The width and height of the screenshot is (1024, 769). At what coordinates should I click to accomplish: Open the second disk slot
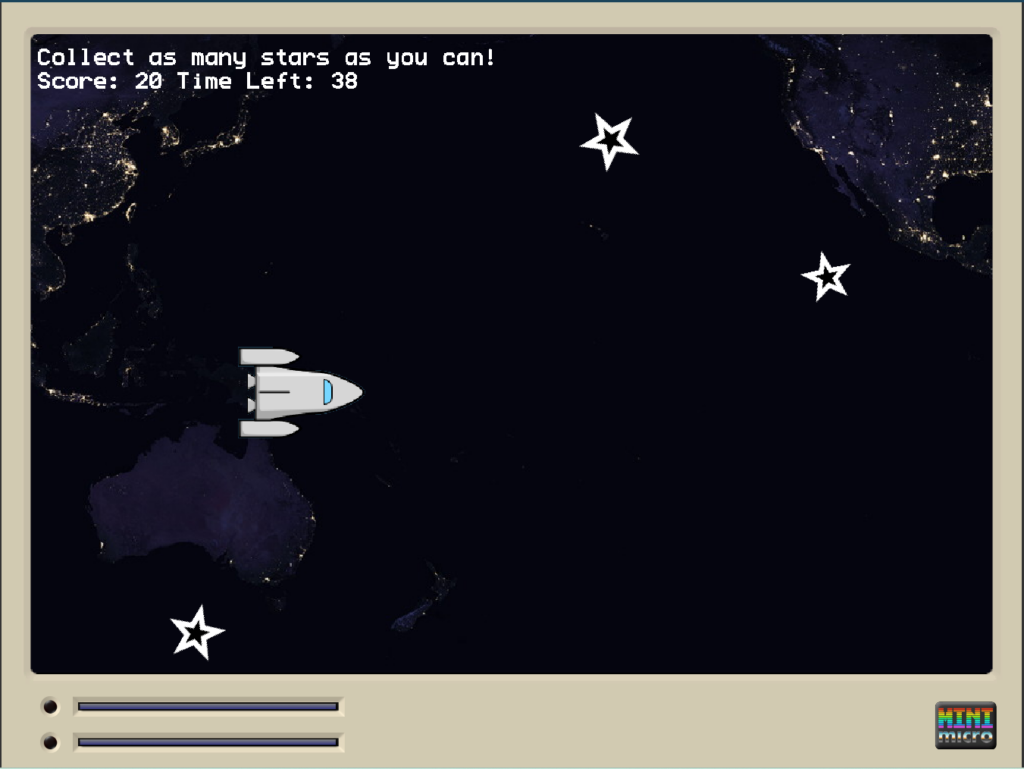[208, 742]
